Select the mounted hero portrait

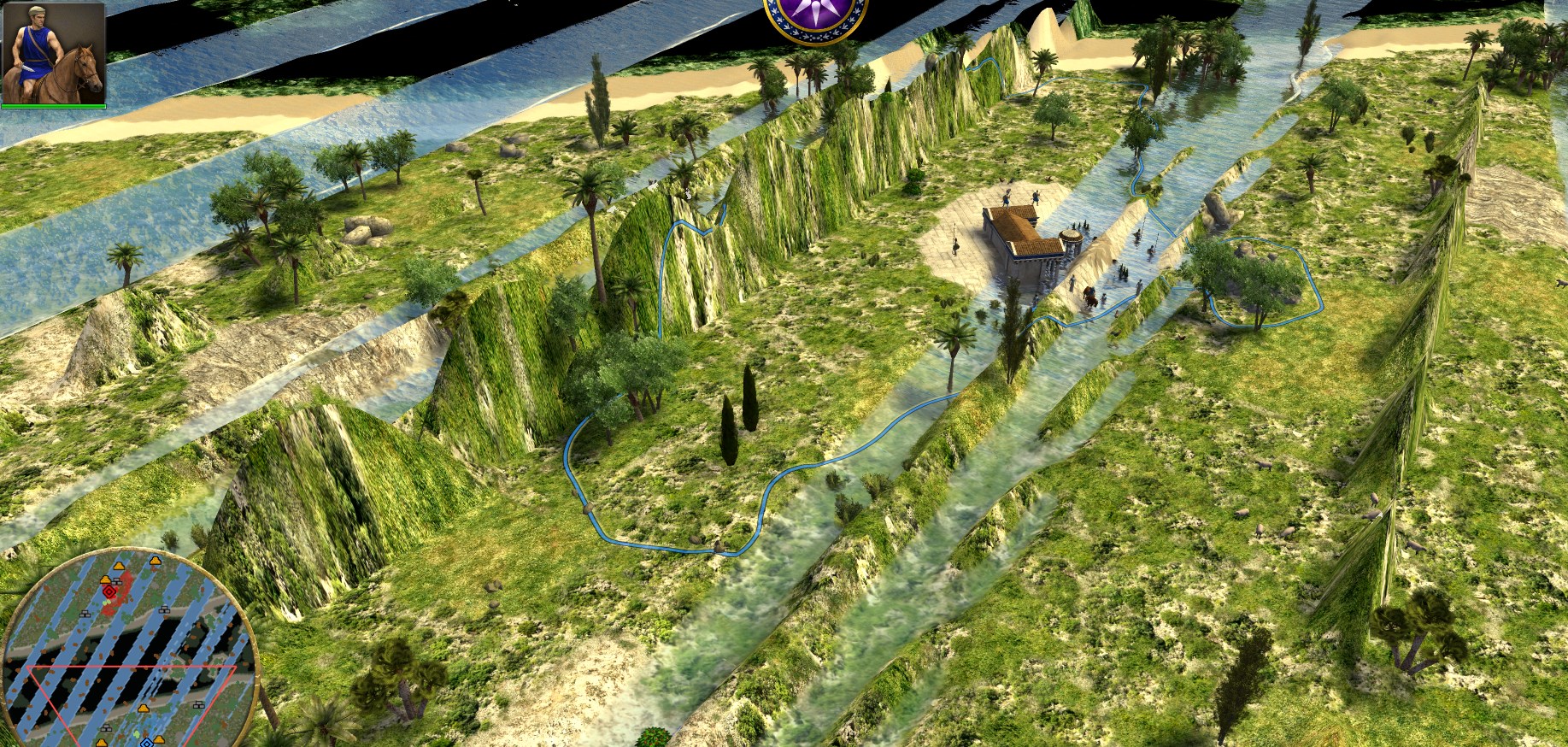(x=54, y=53)
